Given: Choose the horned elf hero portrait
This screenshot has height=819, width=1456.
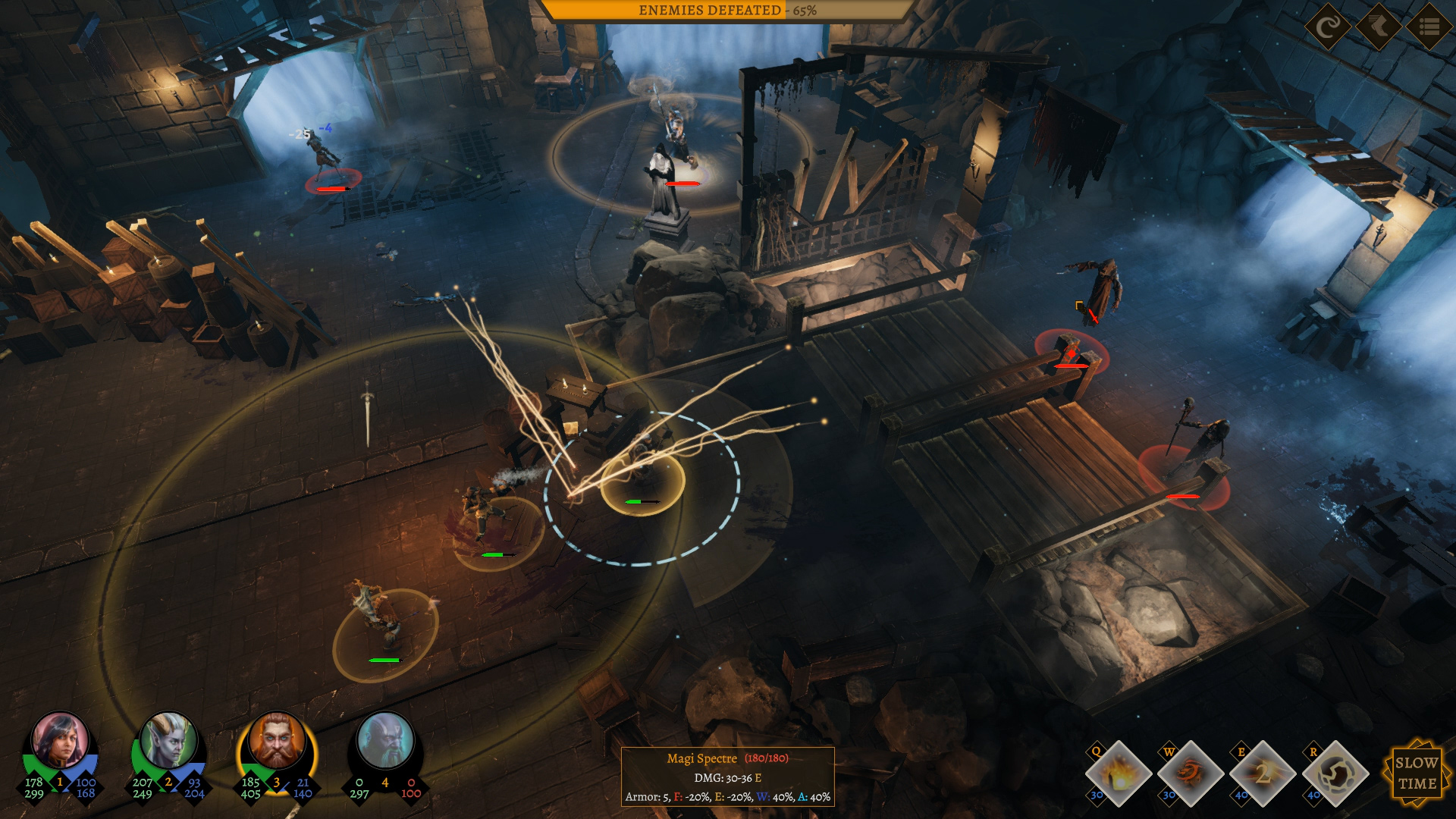Looking at the screenshot, I should (x=168, y=741).
